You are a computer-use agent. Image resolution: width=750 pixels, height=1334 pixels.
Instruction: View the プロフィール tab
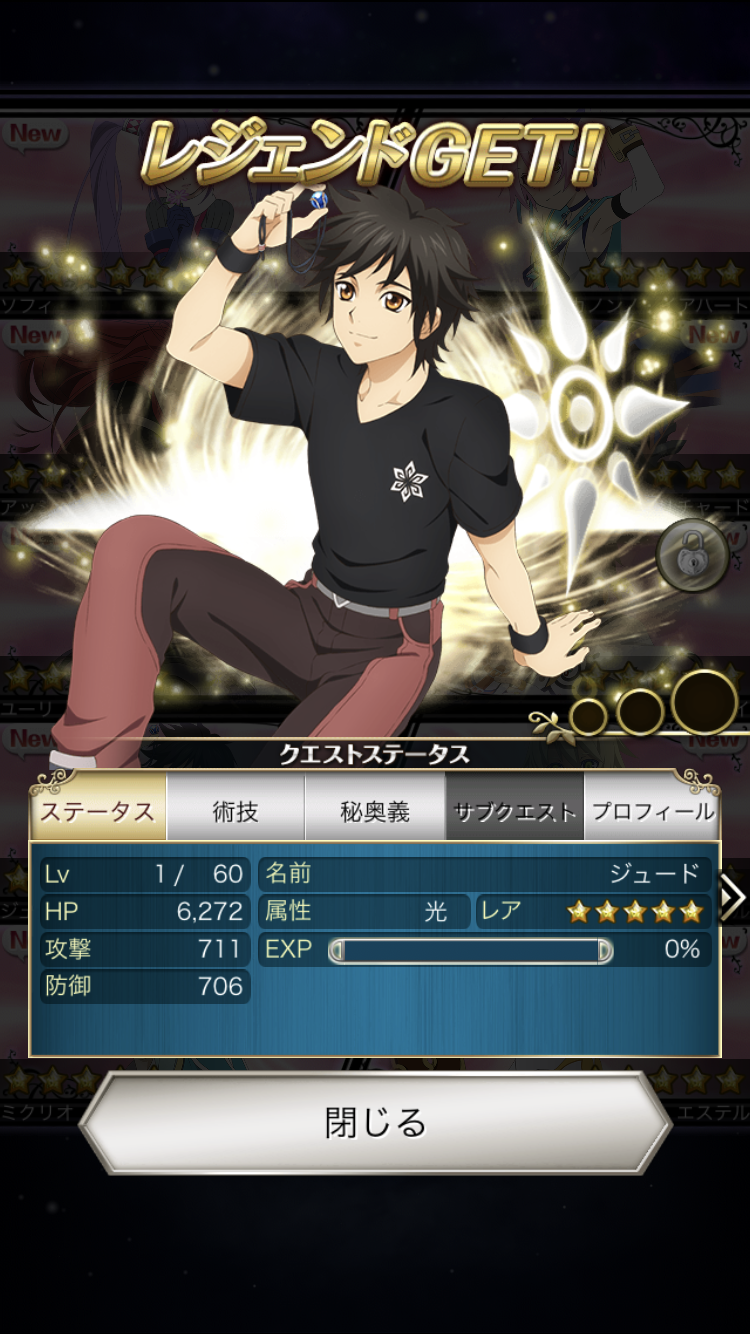[652, 810]
